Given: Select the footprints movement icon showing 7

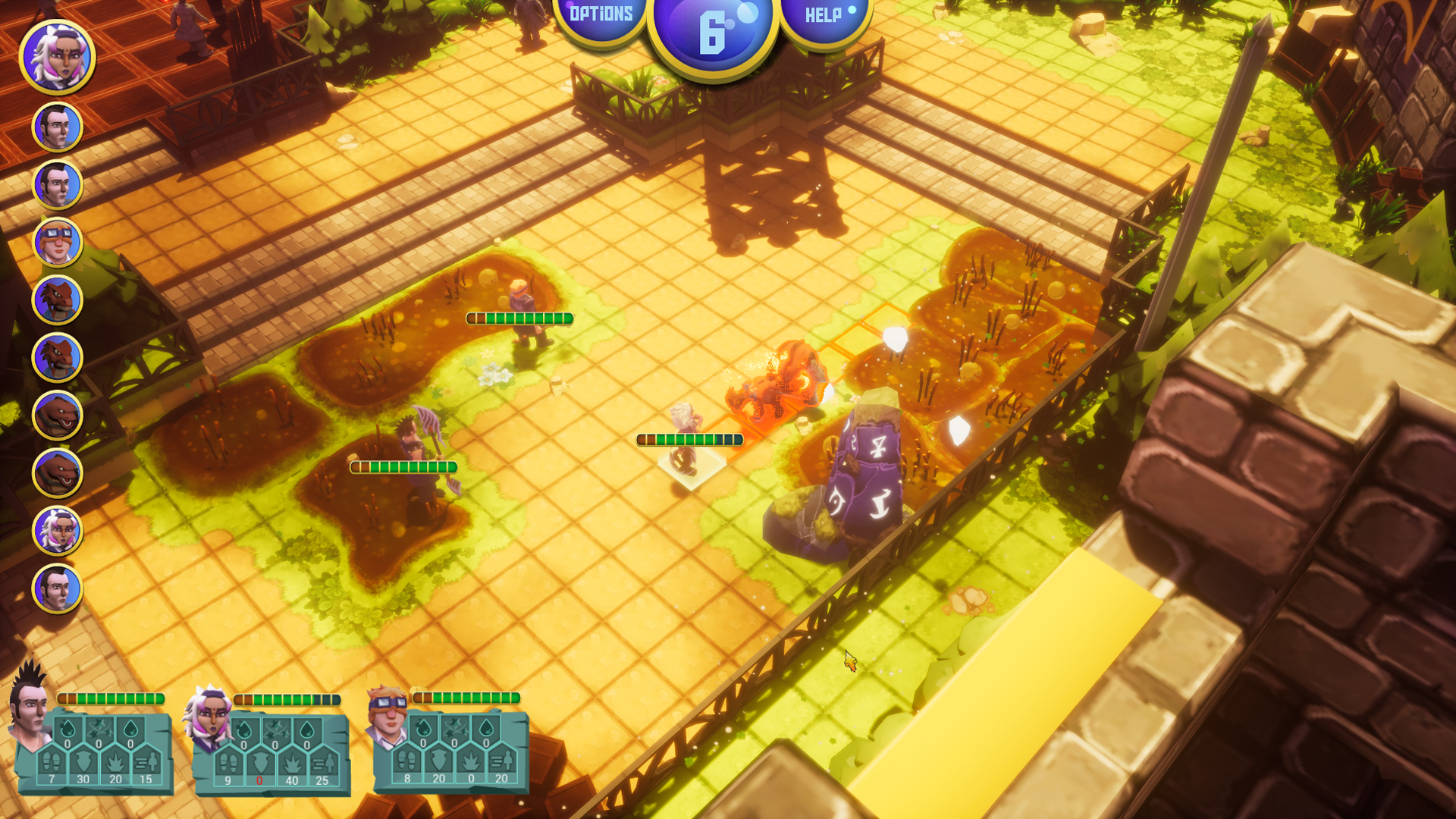Looking at the screenshot, I should click(x=52, y=762).
